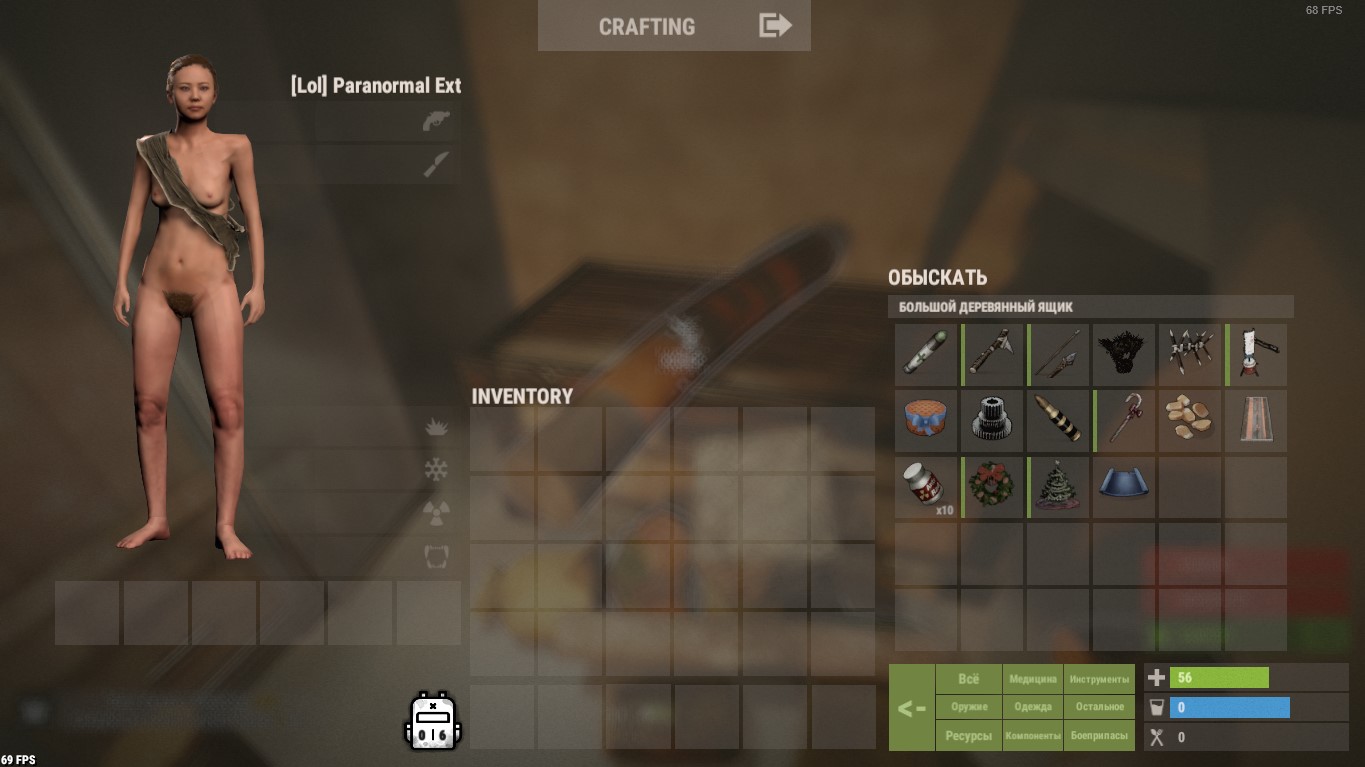Take the anti-radiation pills stack

925,487
